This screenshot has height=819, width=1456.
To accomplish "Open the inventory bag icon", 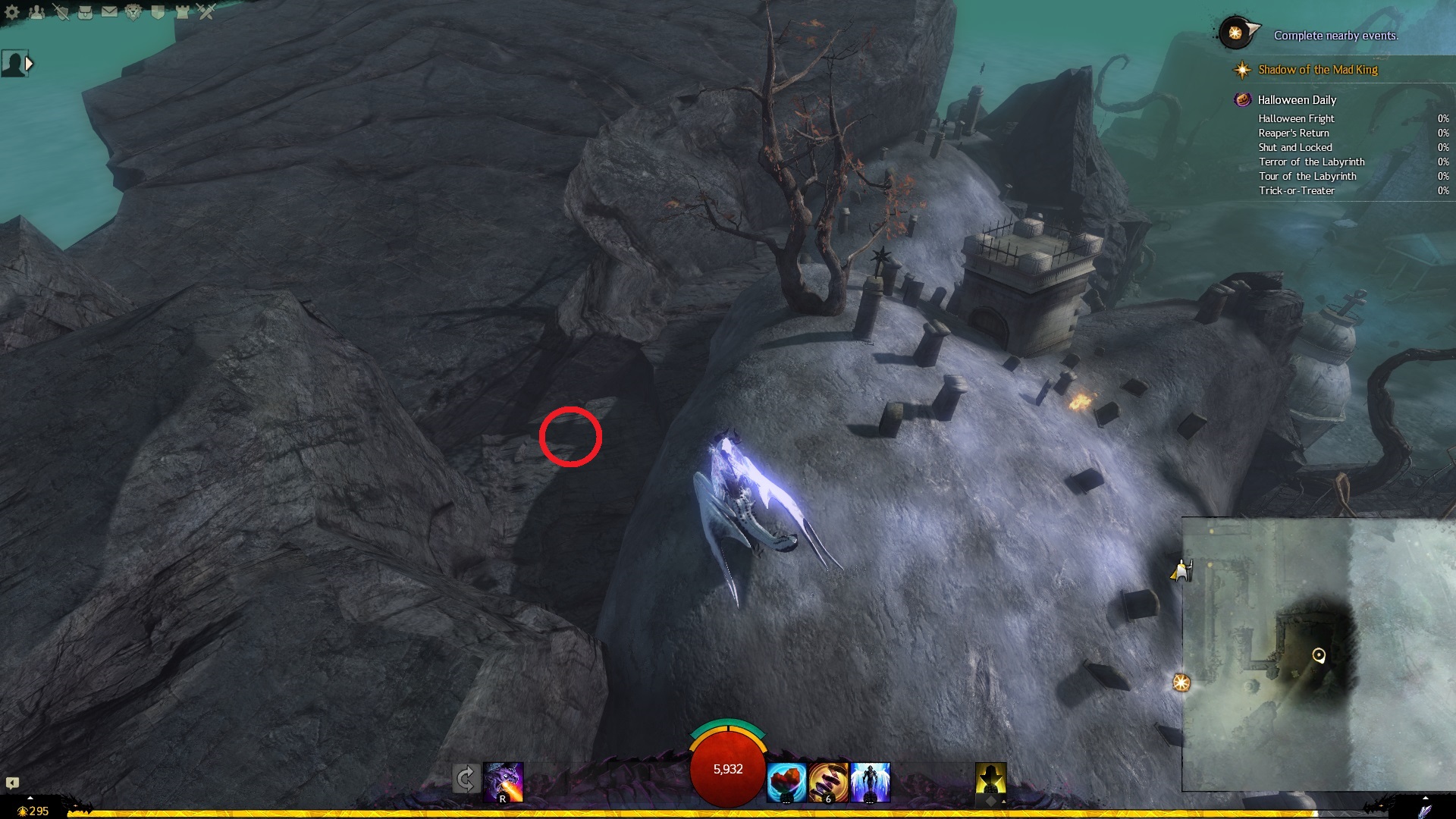I will point(85,12).
